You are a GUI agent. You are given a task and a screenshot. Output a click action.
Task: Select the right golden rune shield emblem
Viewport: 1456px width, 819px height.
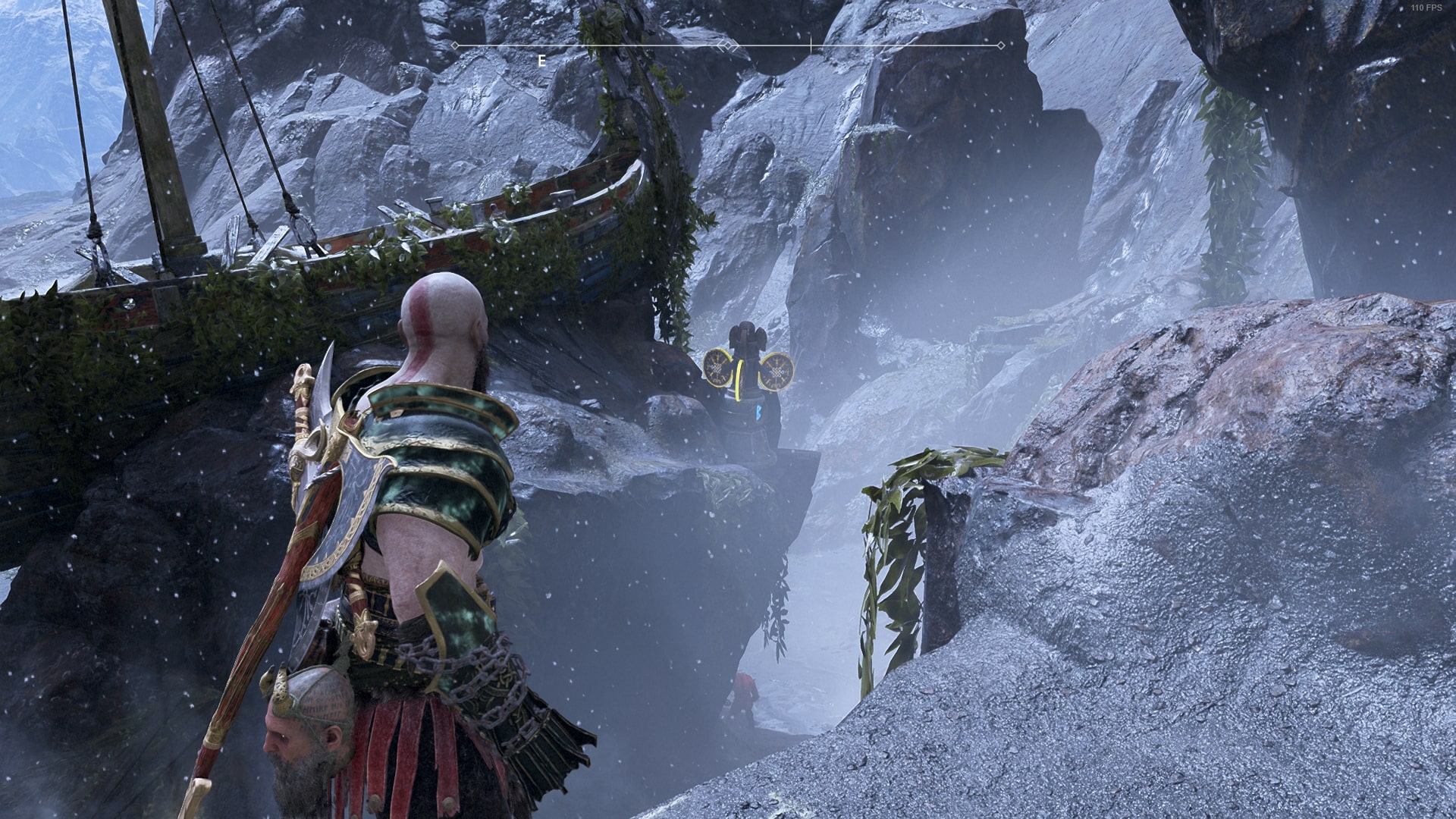coord(778,372)
